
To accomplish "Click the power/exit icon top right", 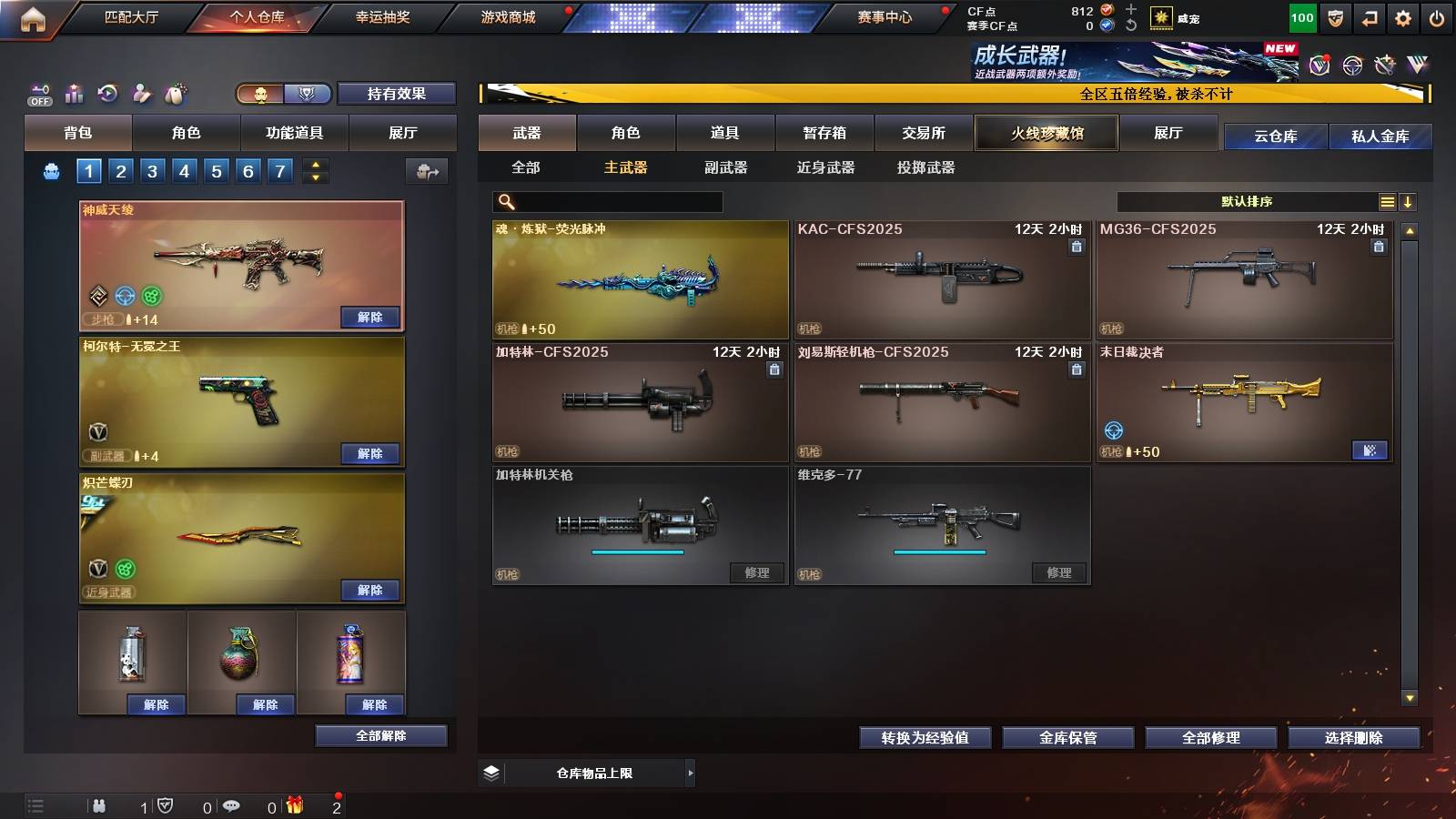I will (1436, 19).
